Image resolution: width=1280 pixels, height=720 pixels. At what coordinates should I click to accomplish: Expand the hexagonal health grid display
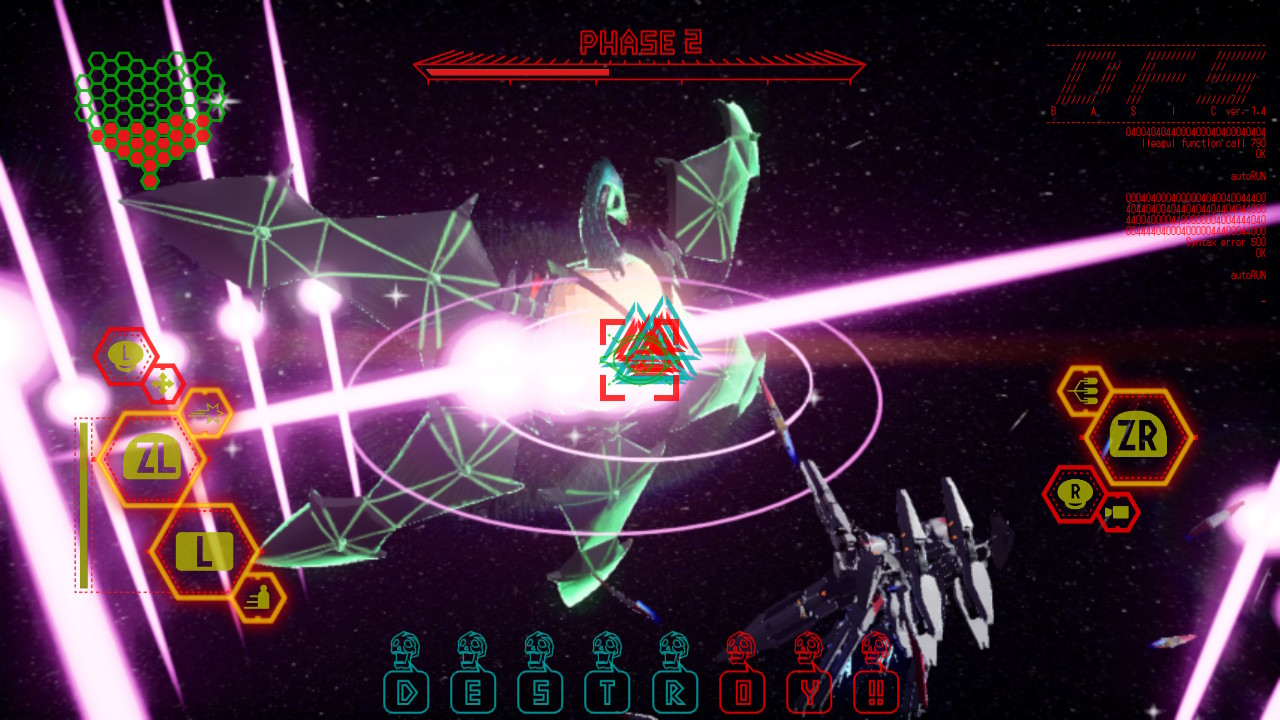[x=150, y=115]
